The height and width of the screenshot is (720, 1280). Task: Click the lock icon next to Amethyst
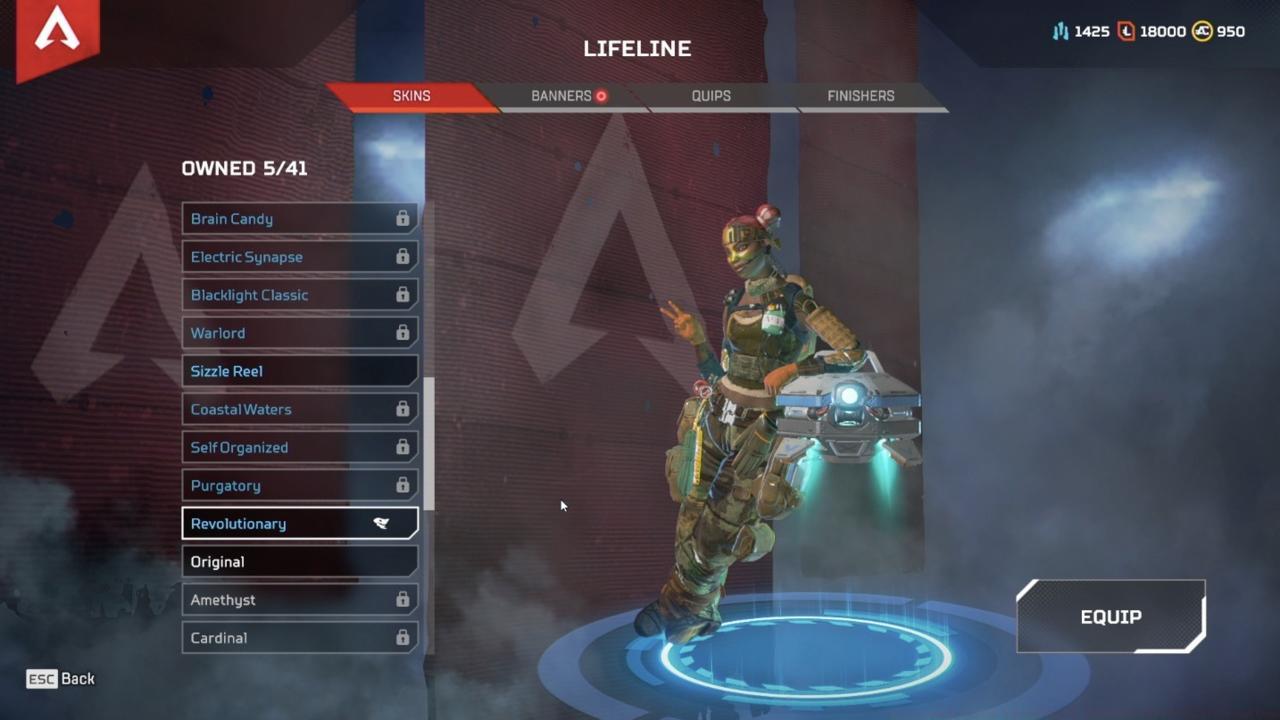click(403, 600)
